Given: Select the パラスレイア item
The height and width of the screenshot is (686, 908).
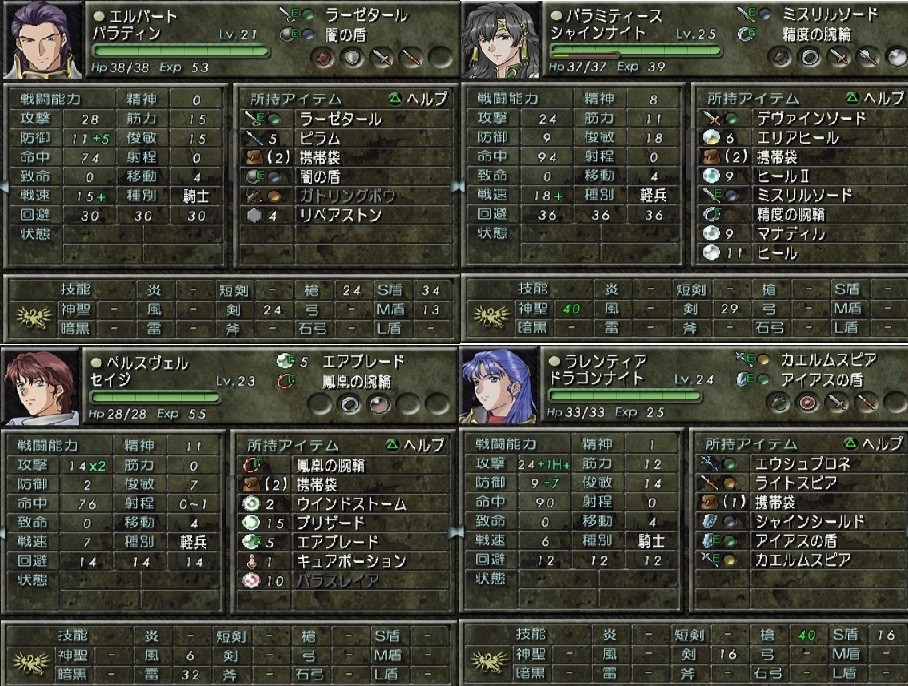Looking at the screenshot, I should point(340,580).
